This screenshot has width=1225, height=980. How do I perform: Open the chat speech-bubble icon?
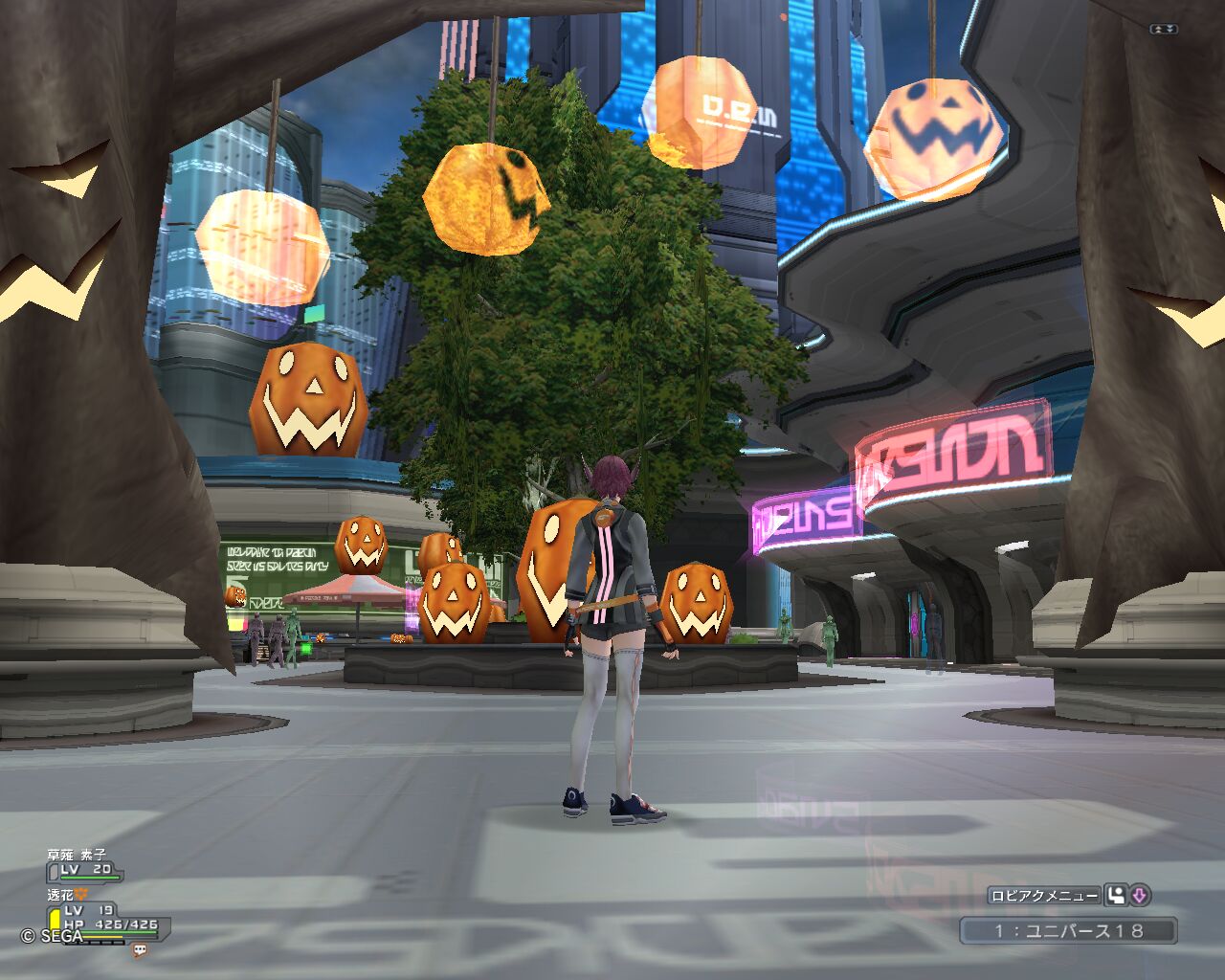[x=141, y=950]
